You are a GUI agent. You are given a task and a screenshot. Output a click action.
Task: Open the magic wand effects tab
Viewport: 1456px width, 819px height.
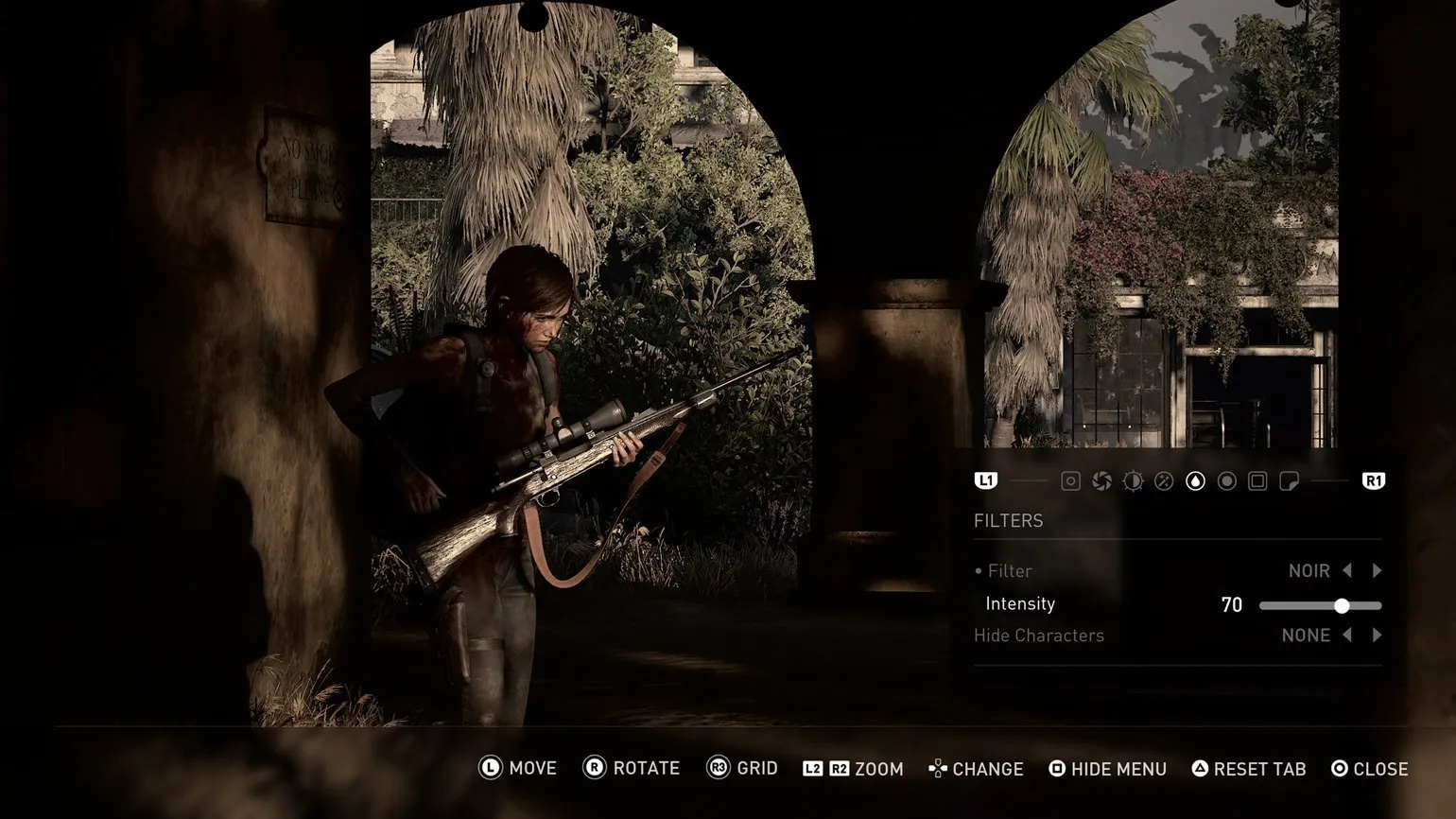1164,481
